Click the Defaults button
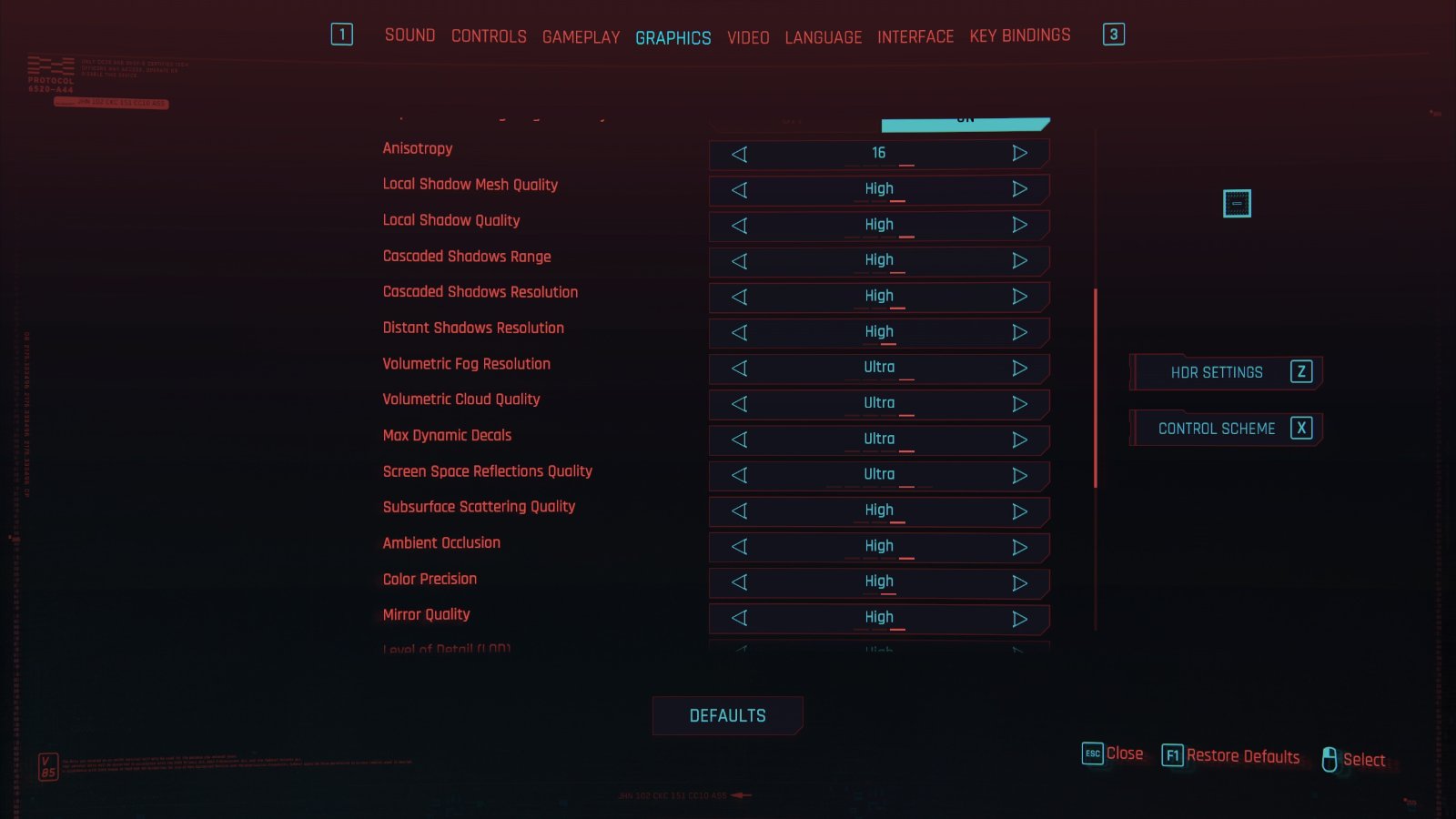The width and height of the screenshot is (1456, 819). [x=727, y=716]
